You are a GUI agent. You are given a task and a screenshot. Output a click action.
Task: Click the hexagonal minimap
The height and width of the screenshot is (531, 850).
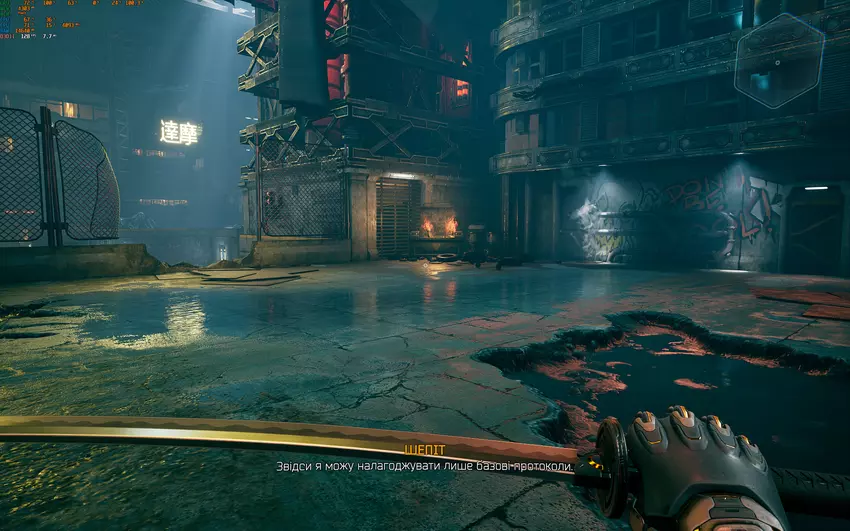coord(779,61)
